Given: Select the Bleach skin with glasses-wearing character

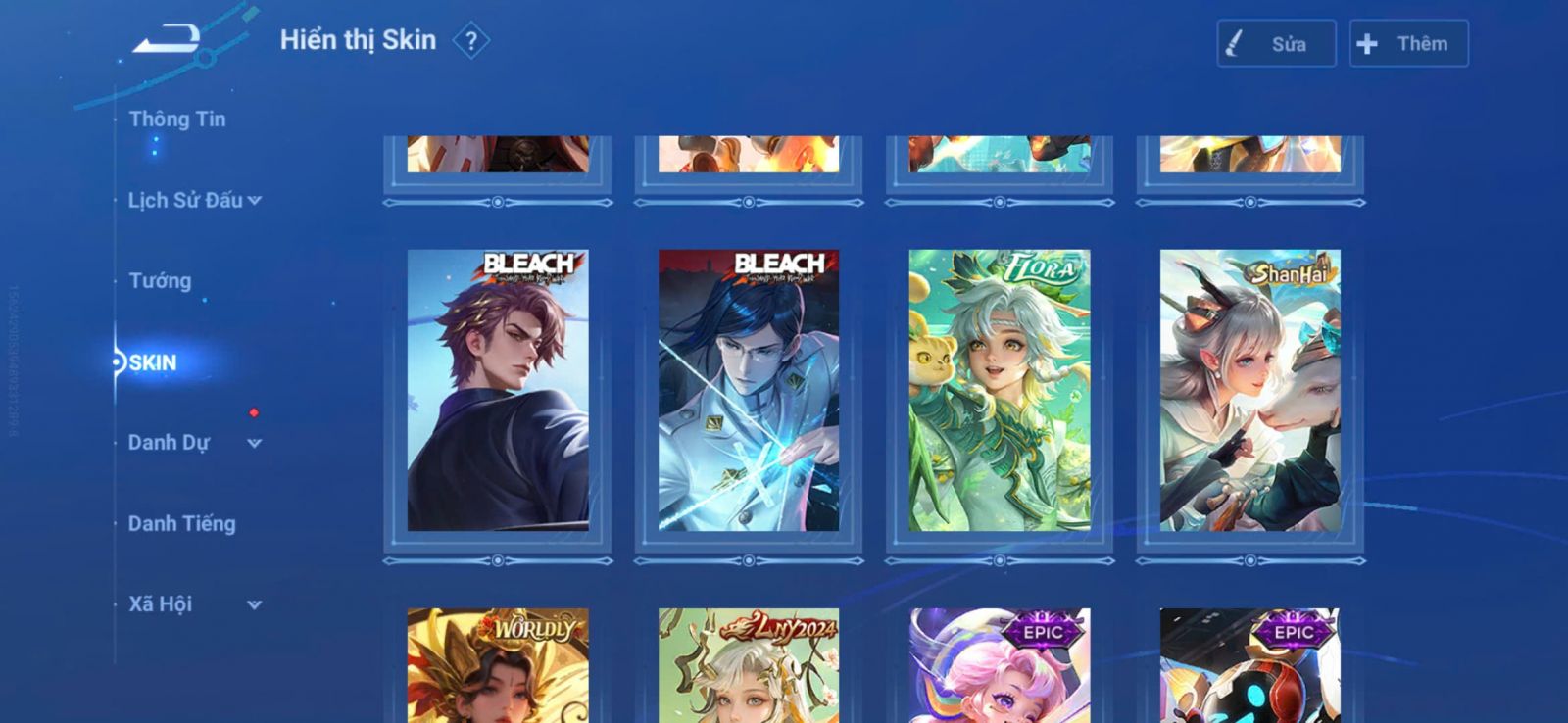Looking at the screenshot, I should coord(749,390).
